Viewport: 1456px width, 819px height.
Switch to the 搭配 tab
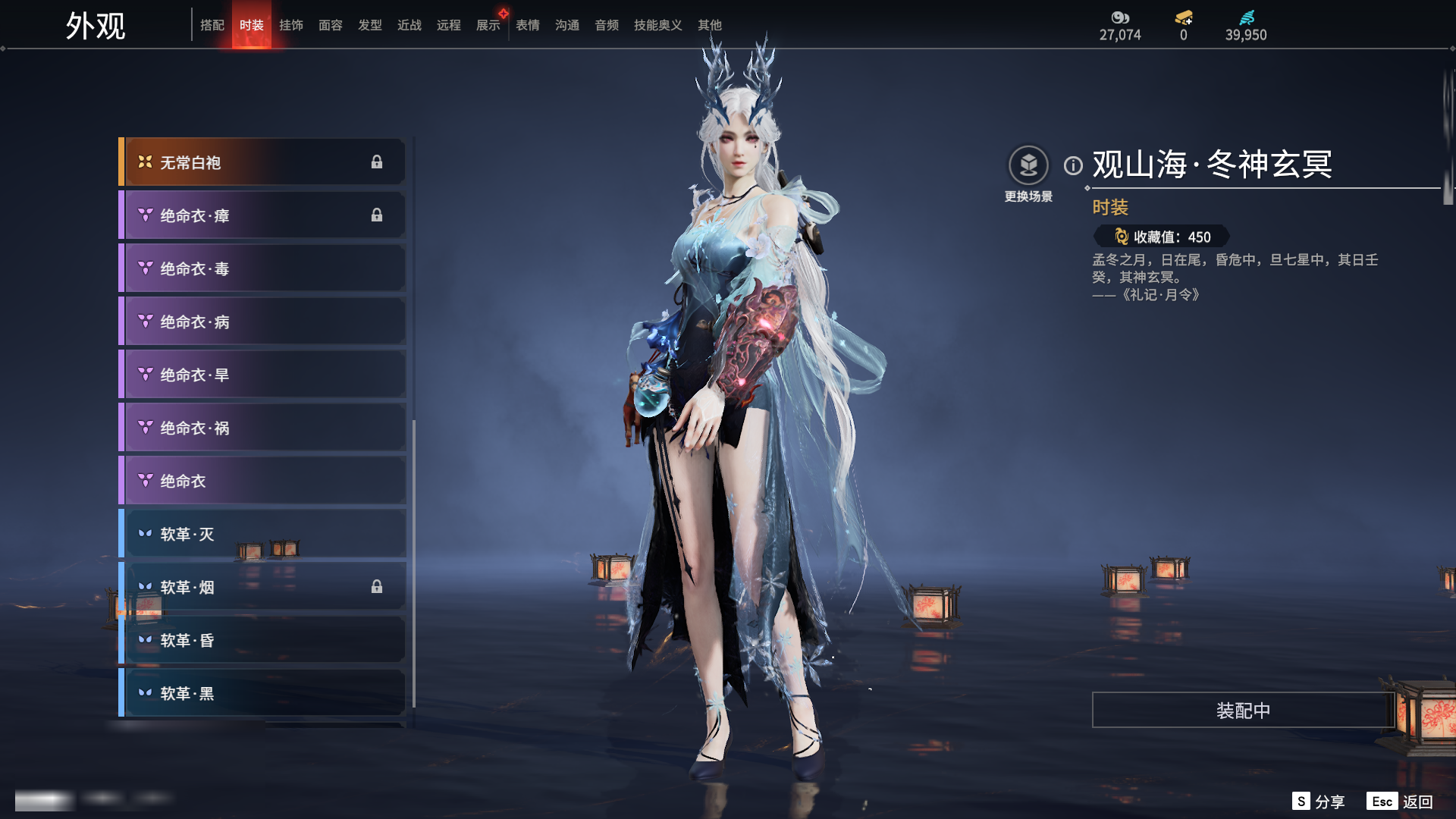(212, 25)
